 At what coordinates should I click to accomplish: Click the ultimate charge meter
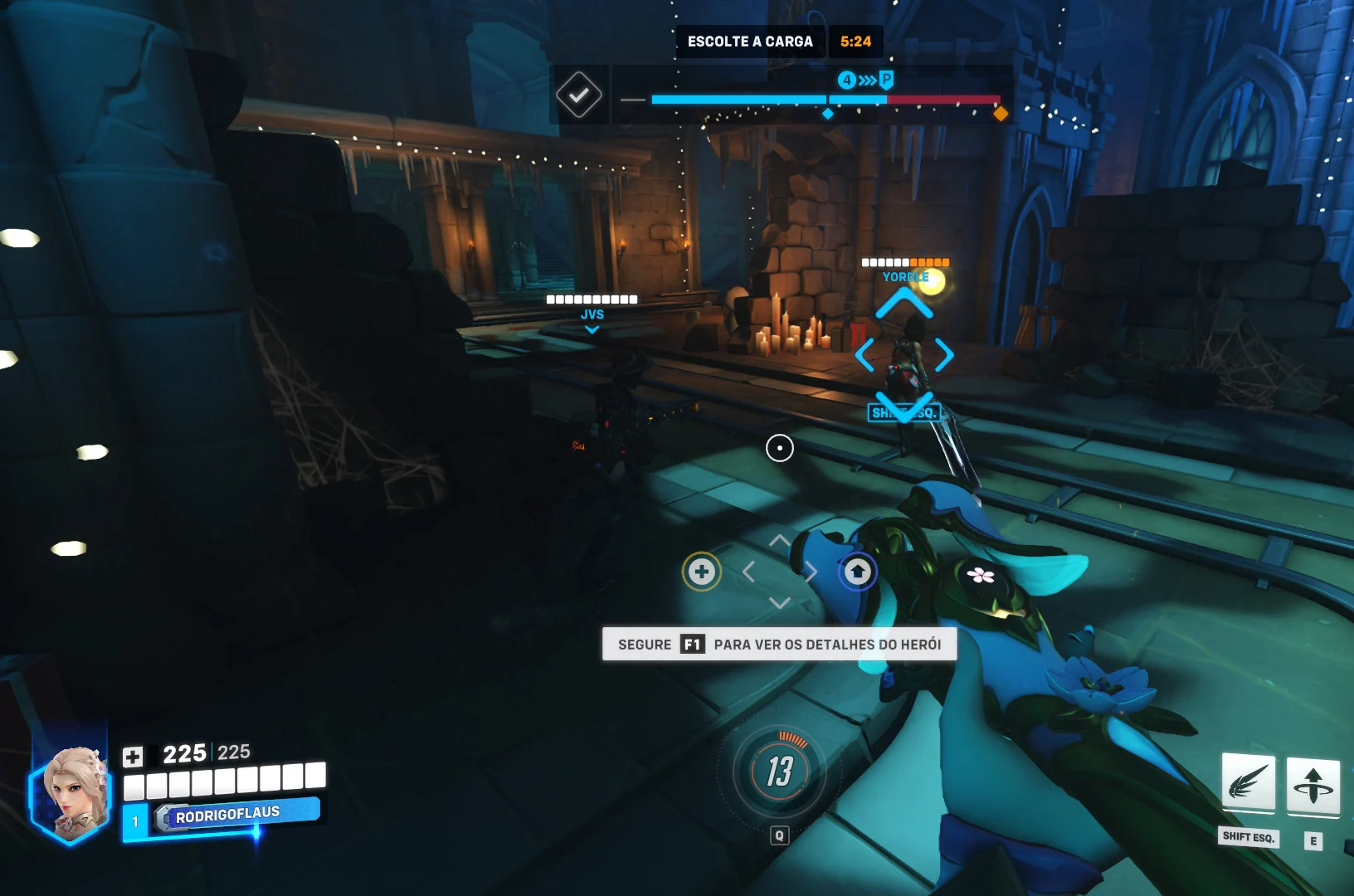(779, 771)
